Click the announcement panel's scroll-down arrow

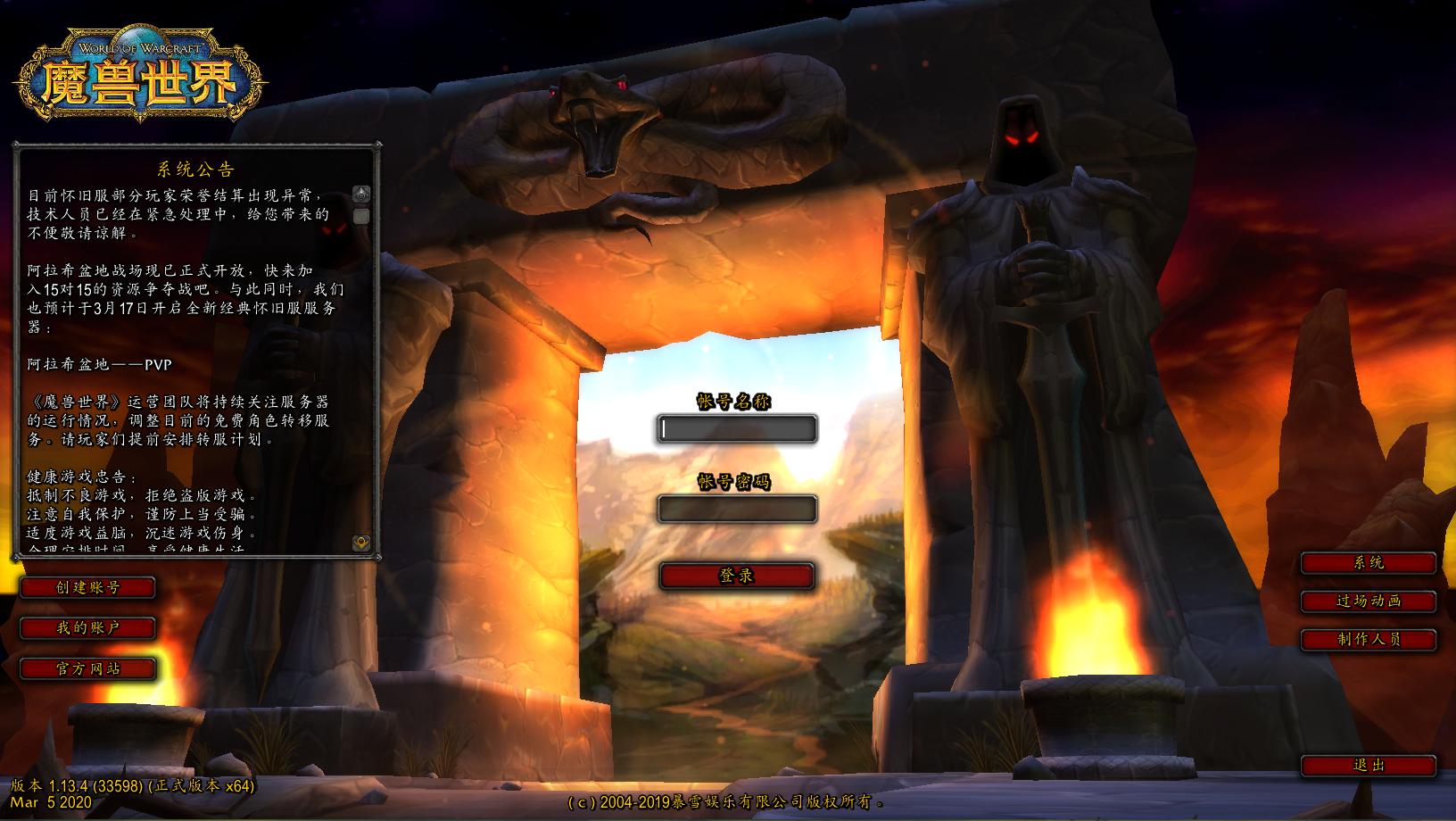(x=361, y=542)
